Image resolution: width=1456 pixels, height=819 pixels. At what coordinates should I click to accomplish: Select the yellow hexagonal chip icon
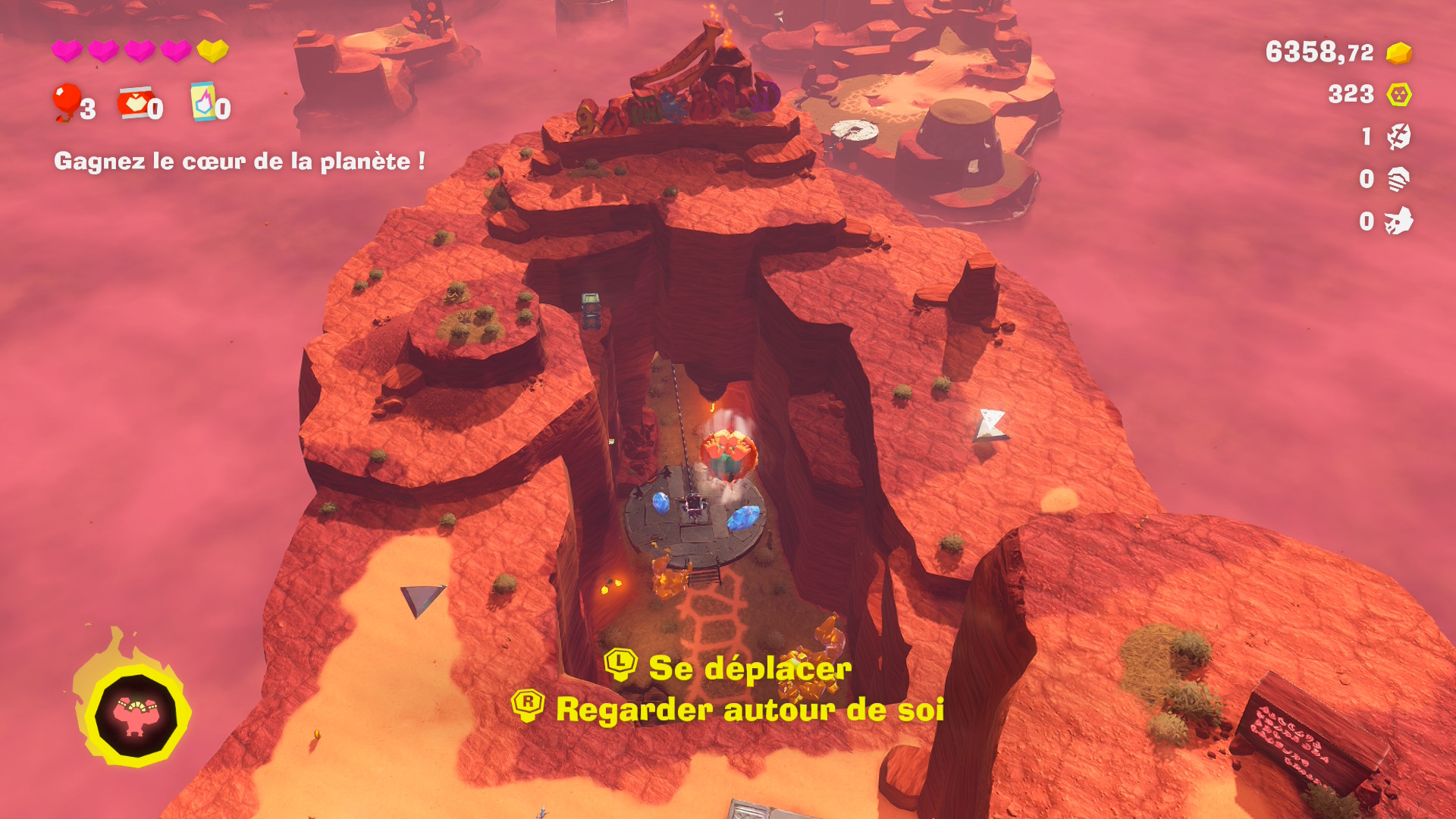pos(1398,95)
